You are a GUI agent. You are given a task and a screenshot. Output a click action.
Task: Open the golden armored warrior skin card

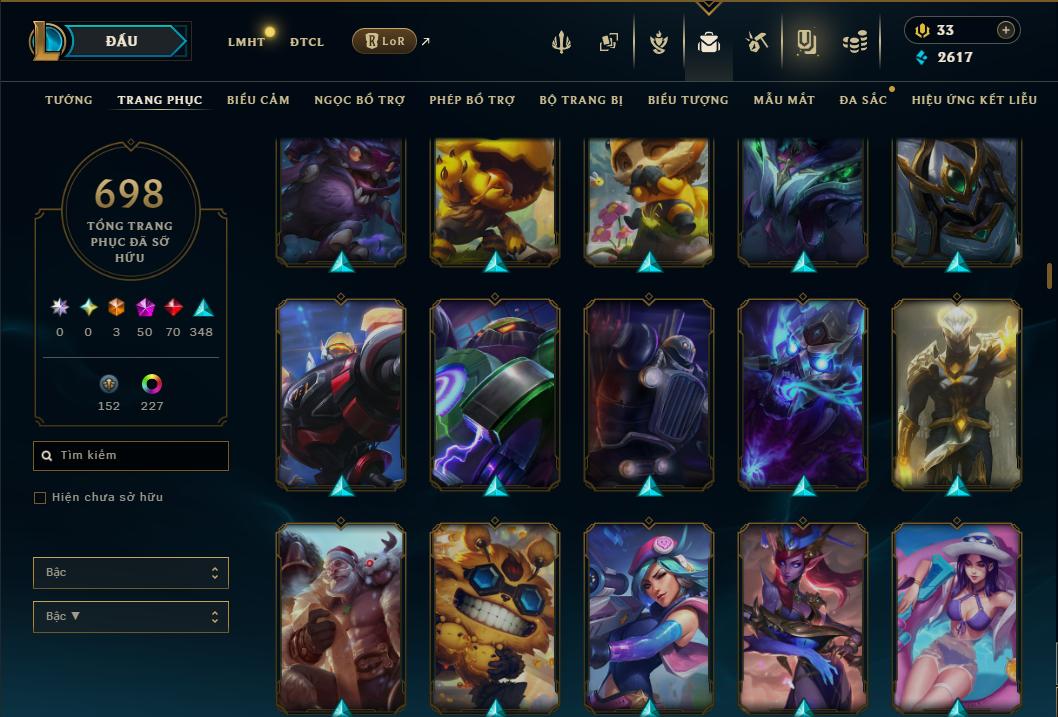coord(957,394)
